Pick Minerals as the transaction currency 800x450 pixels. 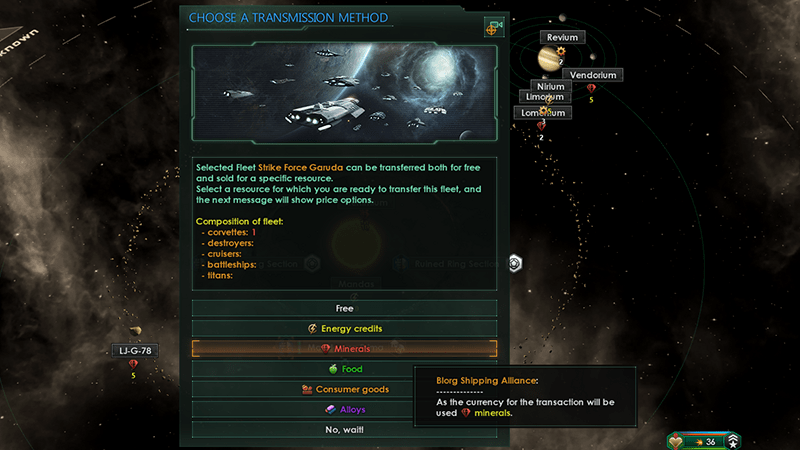click(344, 349)
